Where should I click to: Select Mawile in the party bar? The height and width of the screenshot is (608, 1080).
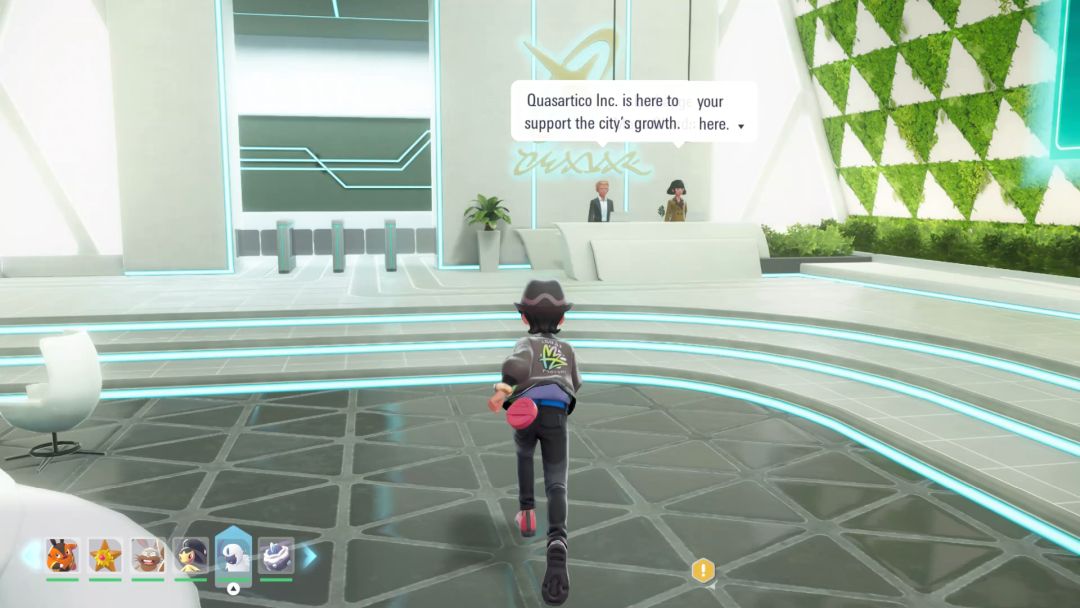pos(190,554)
